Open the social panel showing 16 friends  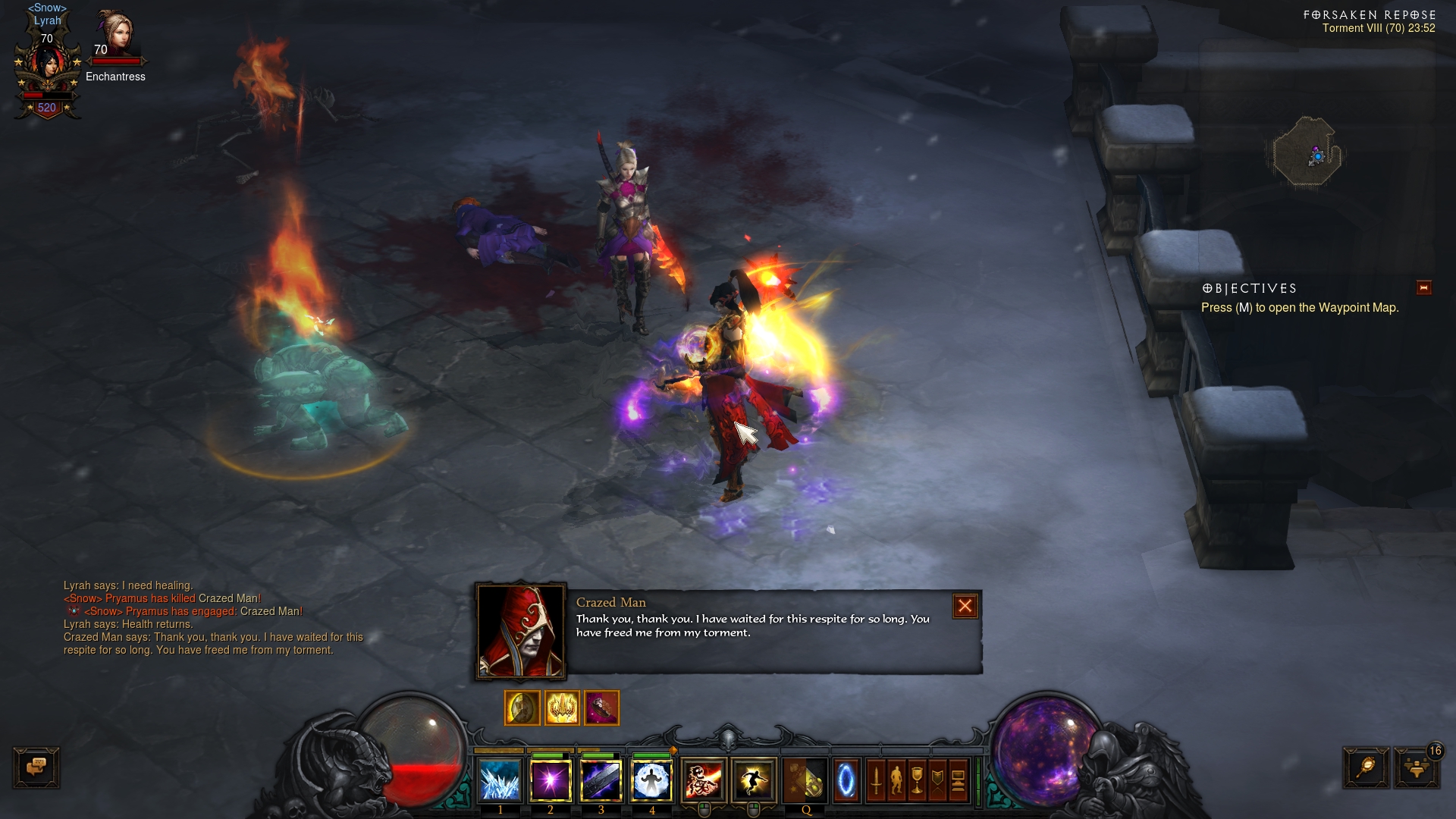point(1416,767)
